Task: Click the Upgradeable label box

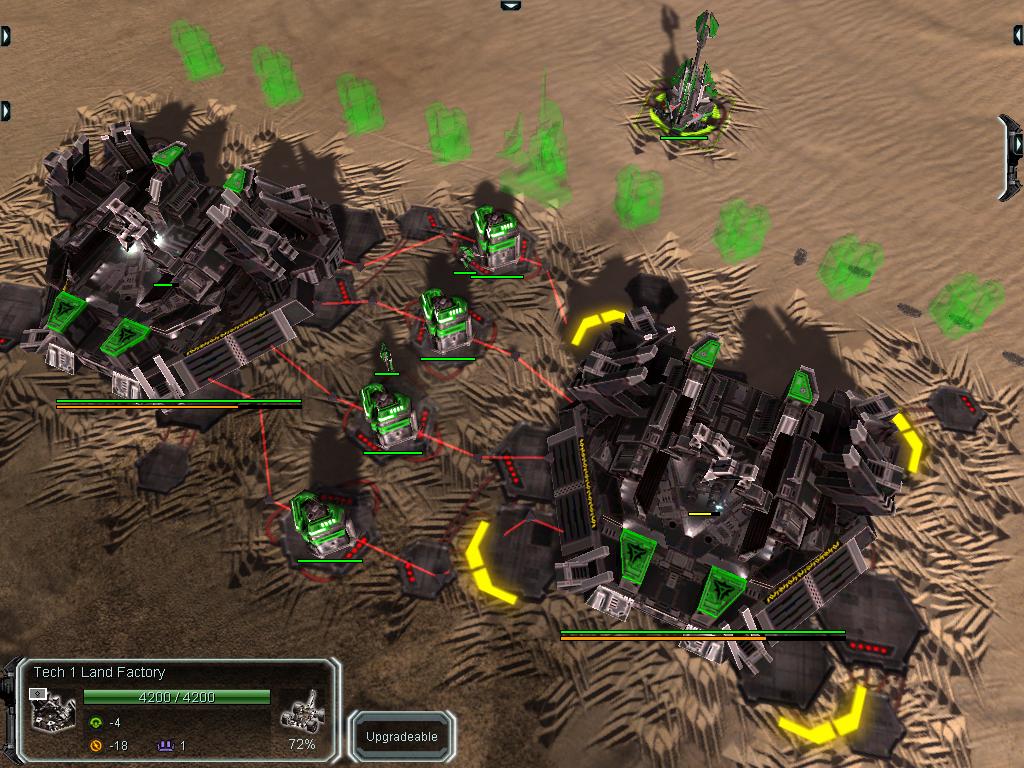Action: (x=401, y=737)
